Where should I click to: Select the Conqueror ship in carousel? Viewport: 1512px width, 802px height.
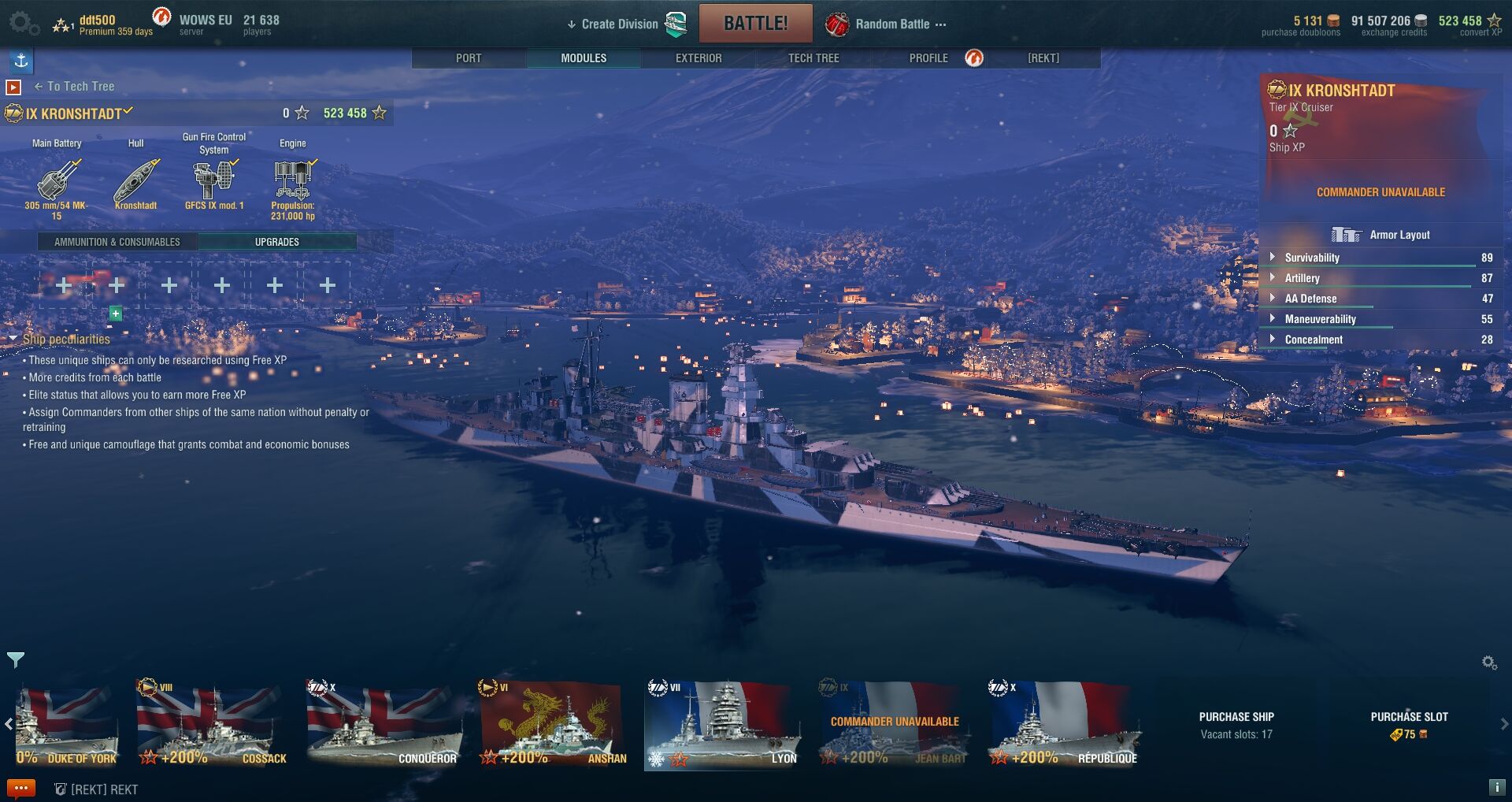[384, 725]
